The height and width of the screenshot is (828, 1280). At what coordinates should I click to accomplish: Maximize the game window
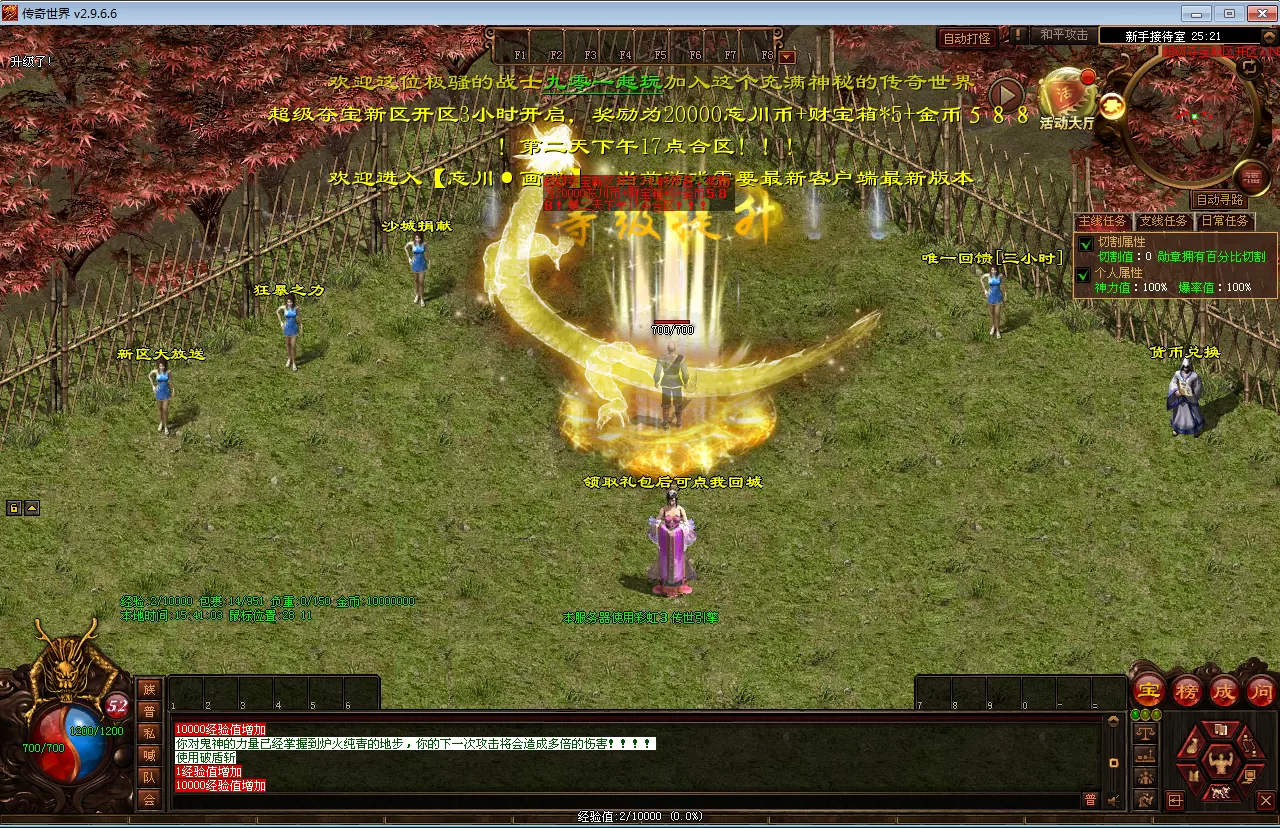pos(1229,13)
